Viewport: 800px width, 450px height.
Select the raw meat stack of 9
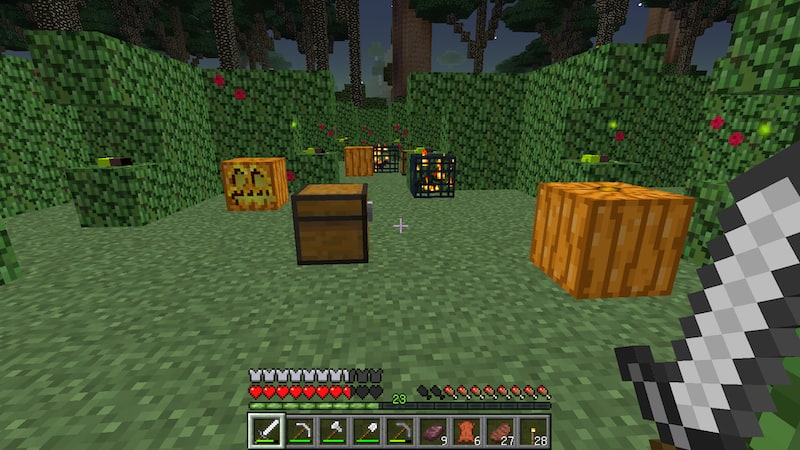point(433,431)
